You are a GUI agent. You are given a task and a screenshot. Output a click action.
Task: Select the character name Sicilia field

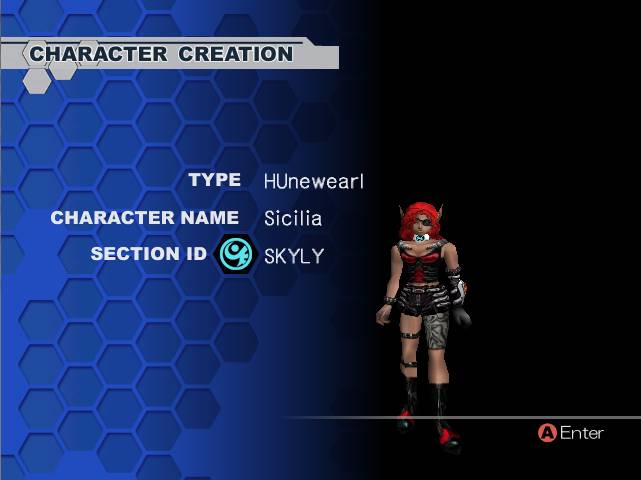(293, 218)
